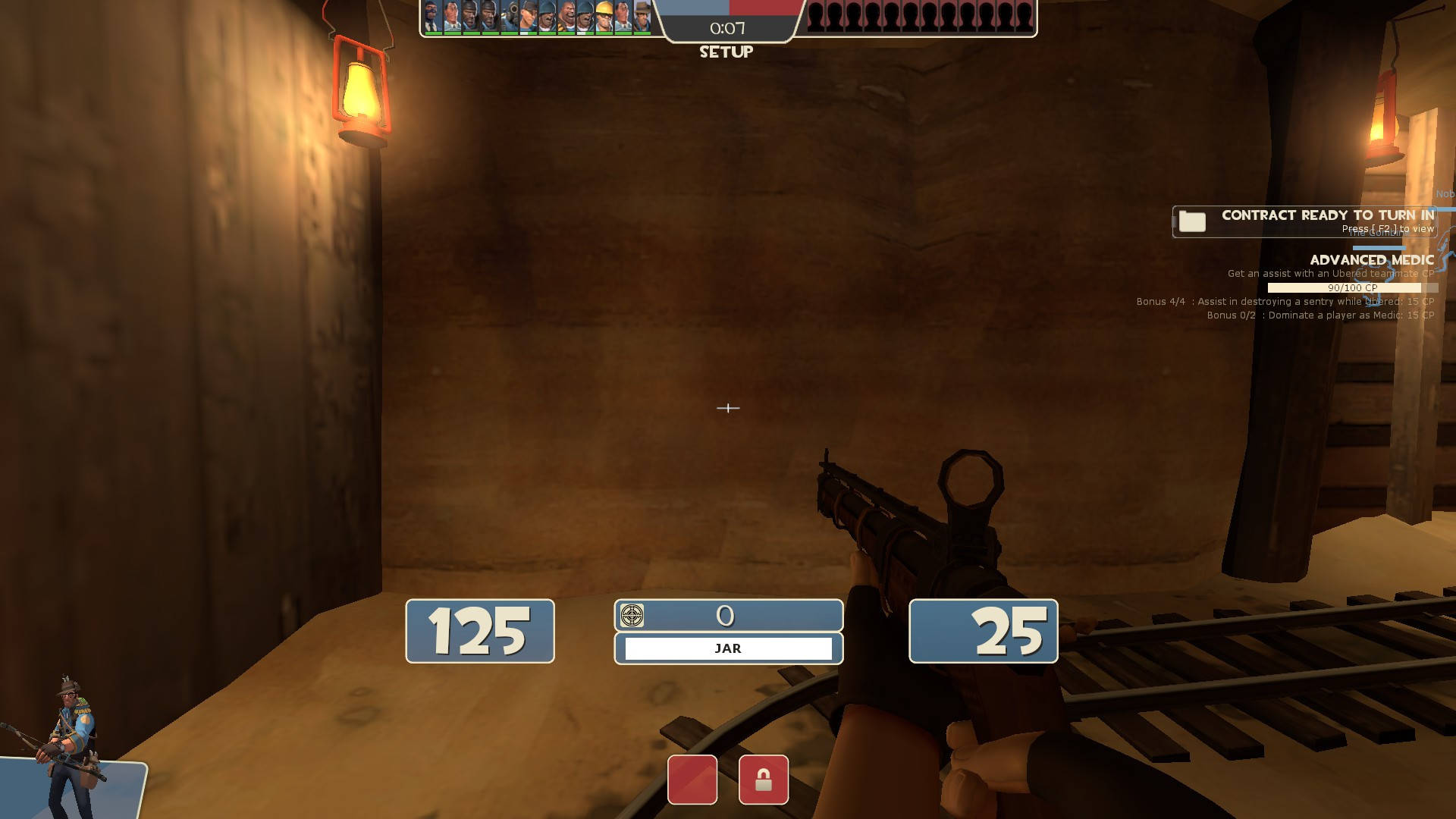Viewport: 1456px width, 819px height.
Task: Expand the match timer panel showing 0:07
Action: 726,29
